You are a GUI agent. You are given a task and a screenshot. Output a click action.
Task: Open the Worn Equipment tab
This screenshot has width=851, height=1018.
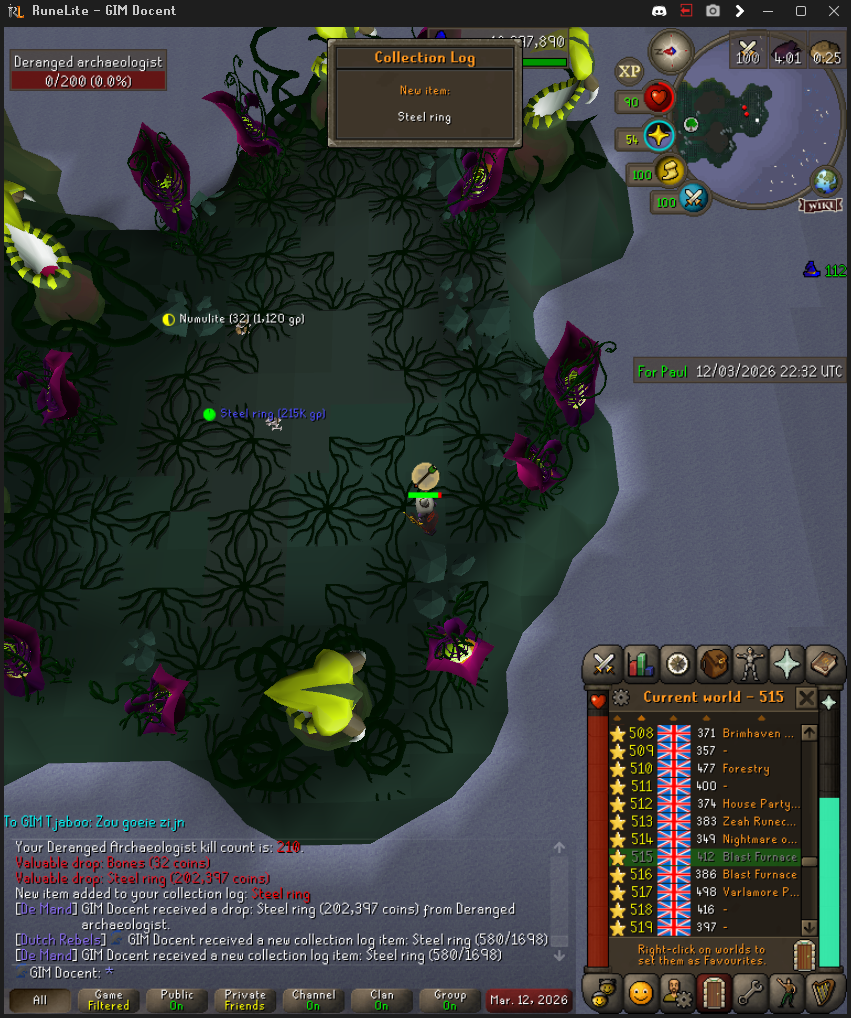[750, 663]
